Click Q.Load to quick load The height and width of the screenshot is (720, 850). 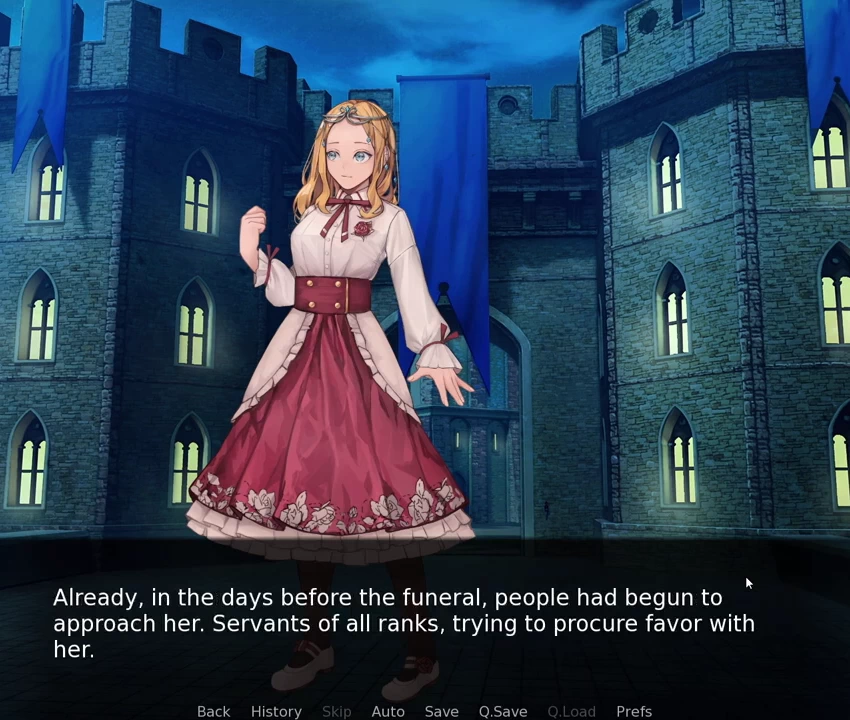571,711
